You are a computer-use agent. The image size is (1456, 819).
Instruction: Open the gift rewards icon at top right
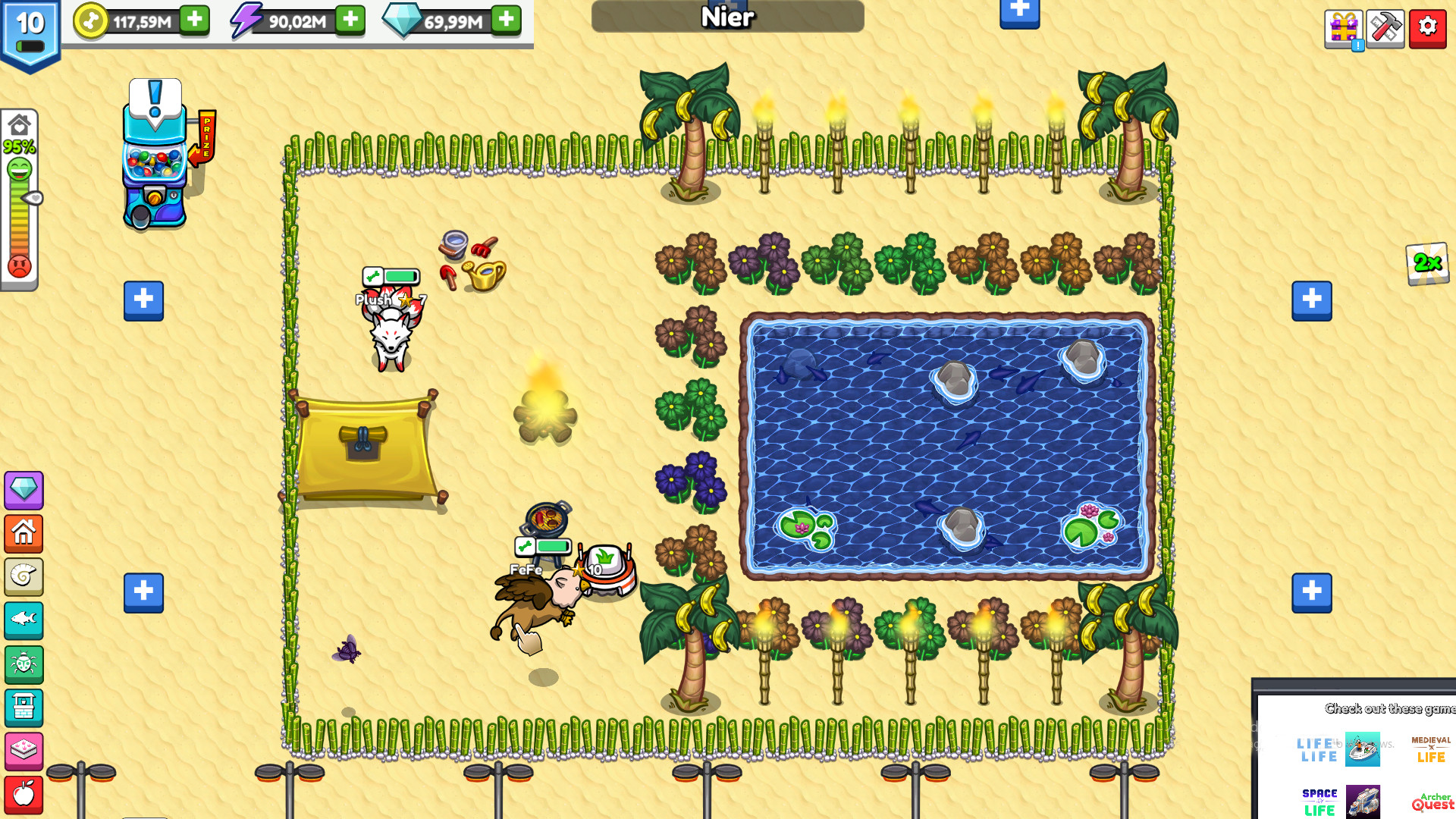1343,27
